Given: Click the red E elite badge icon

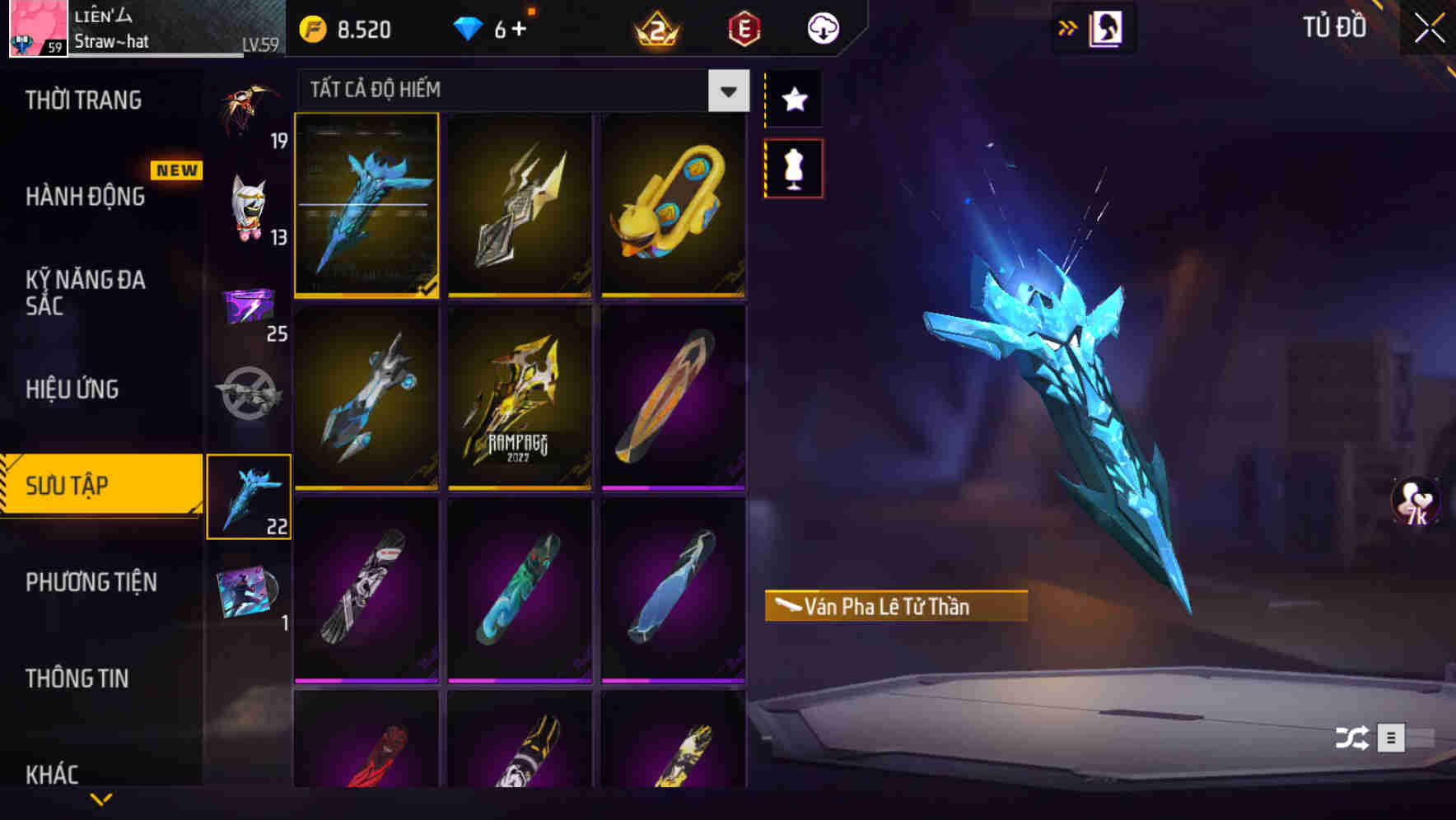Looking at the screenshot, I should tap(744, 28).
